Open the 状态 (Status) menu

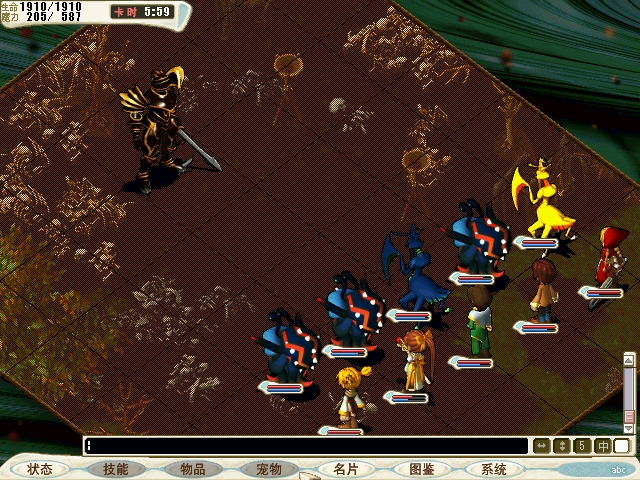pyautogui.click(x=40, y=469)
